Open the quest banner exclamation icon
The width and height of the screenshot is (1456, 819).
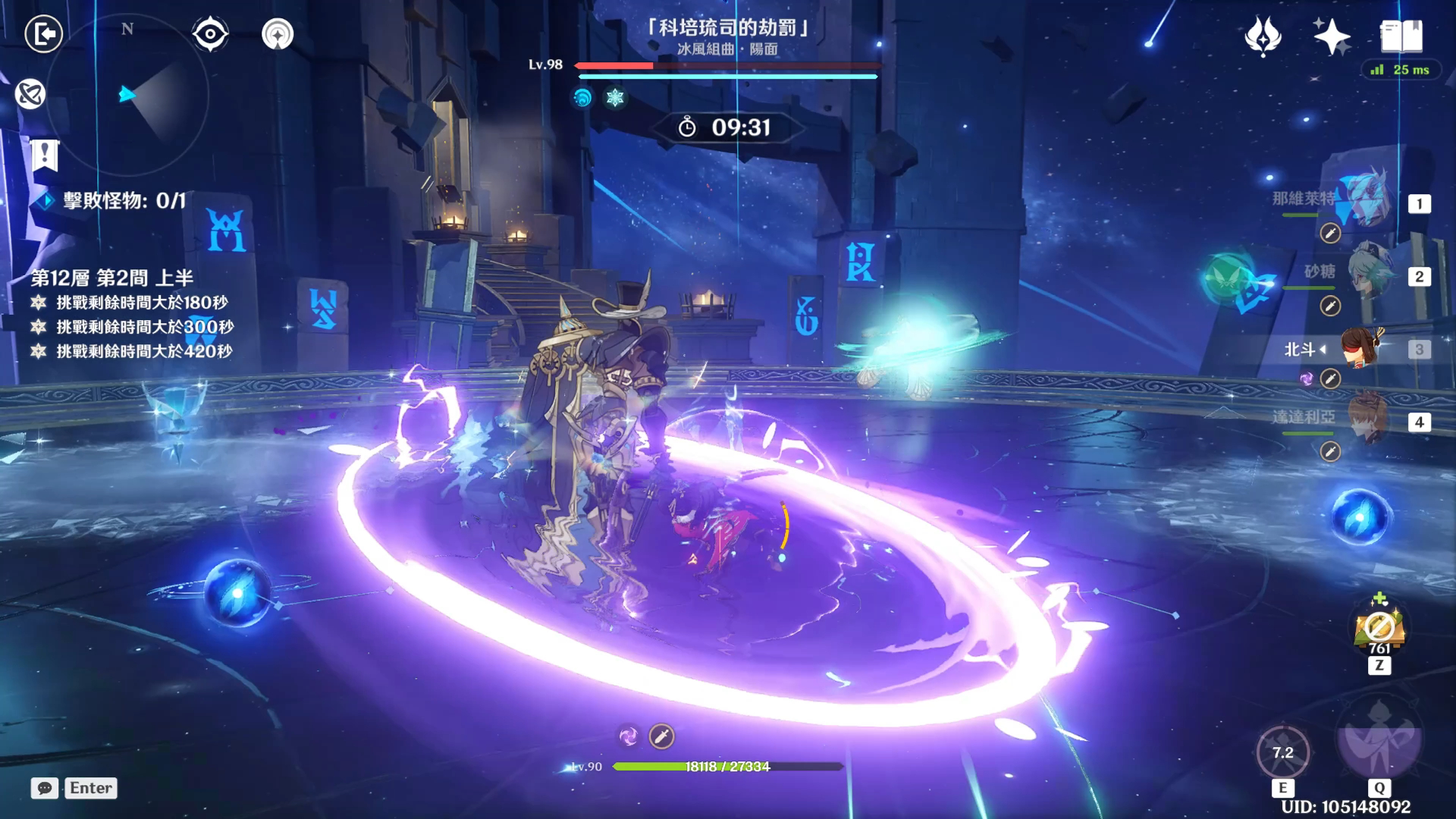point(45,155)
